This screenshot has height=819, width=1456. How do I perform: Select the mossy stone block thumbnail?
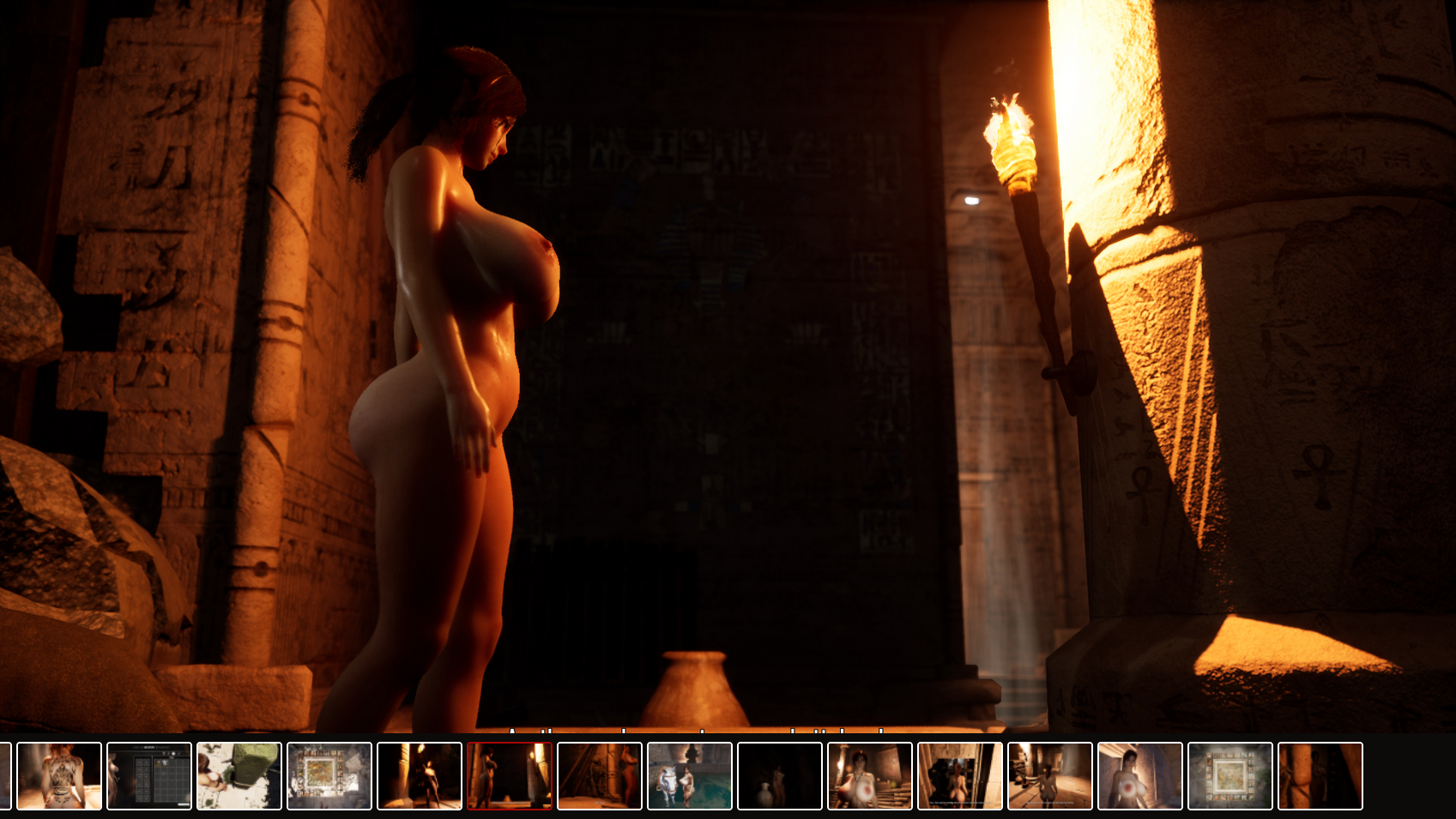pos(239,776)
